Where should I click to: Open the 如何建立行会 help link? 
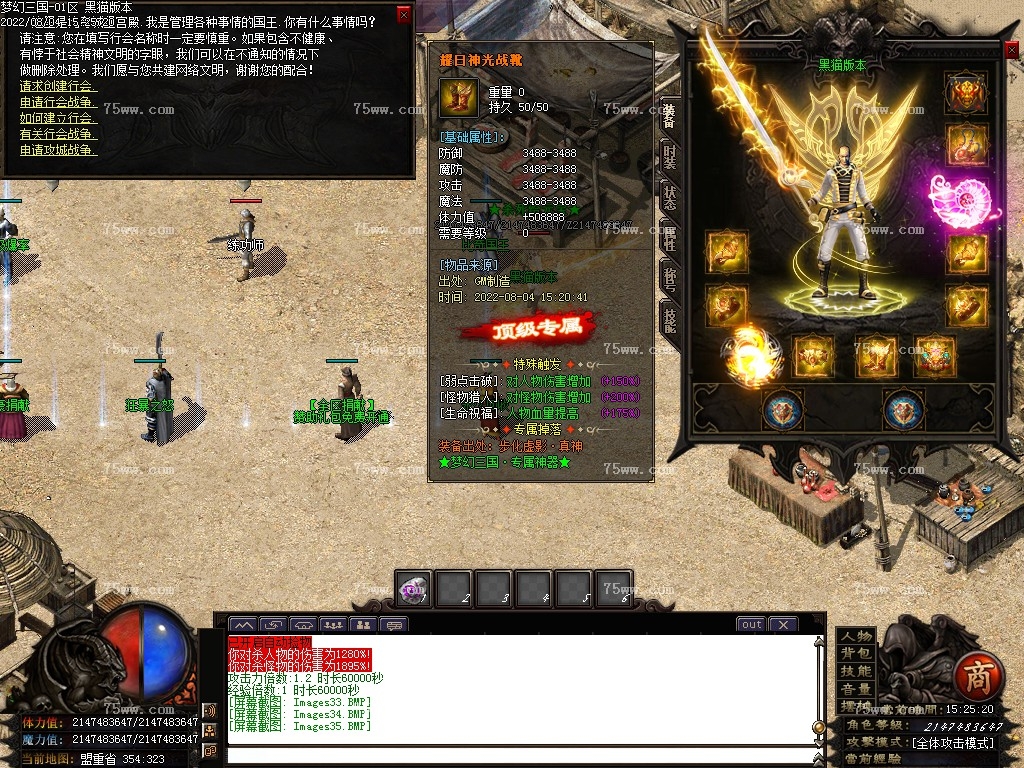(58, 118)
